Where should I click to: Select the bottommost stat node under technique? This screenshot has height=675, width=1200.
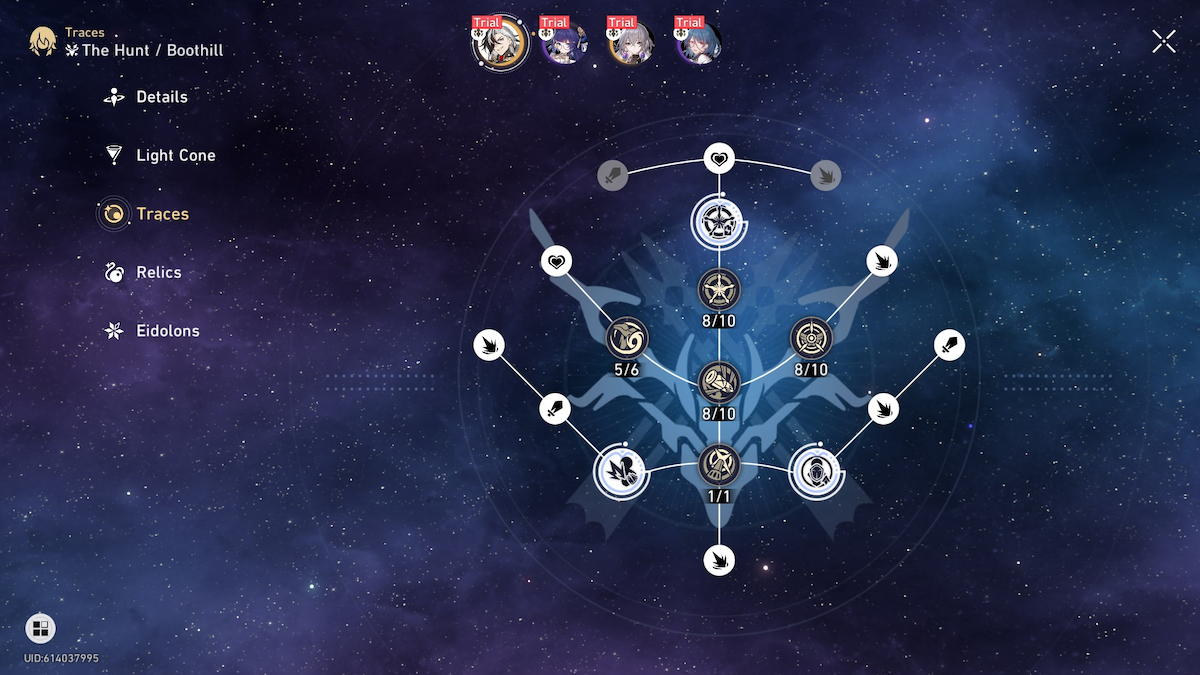tap(719, 559)
